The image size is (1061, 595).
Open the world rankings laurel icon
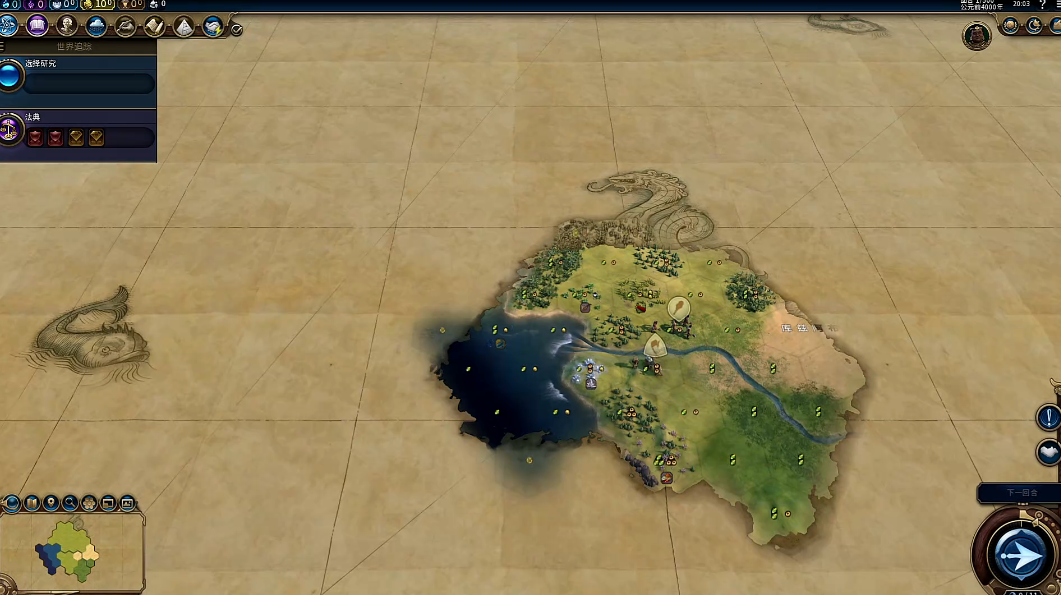point(1013,26)
